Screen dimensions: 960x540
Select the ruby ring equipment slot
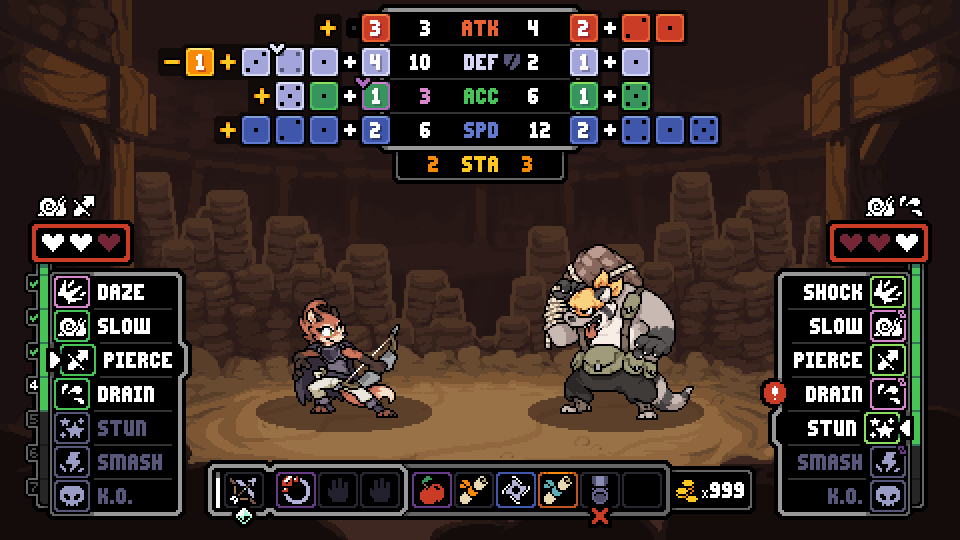coord(296,490)
